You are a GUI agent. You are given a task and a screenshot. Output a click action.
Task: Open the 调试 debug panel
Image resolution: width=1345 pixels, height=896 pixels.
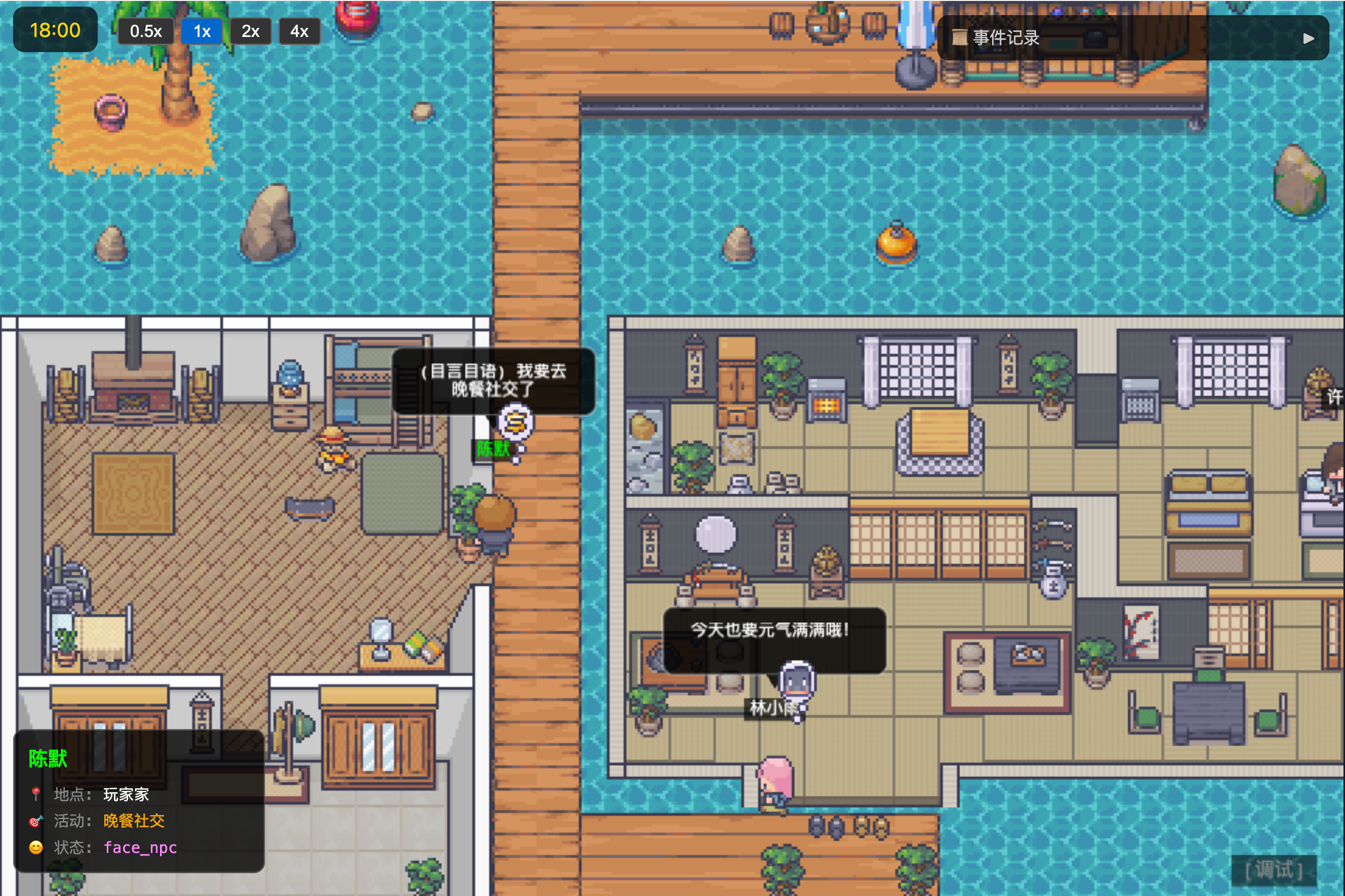[x=1274, y=870]
